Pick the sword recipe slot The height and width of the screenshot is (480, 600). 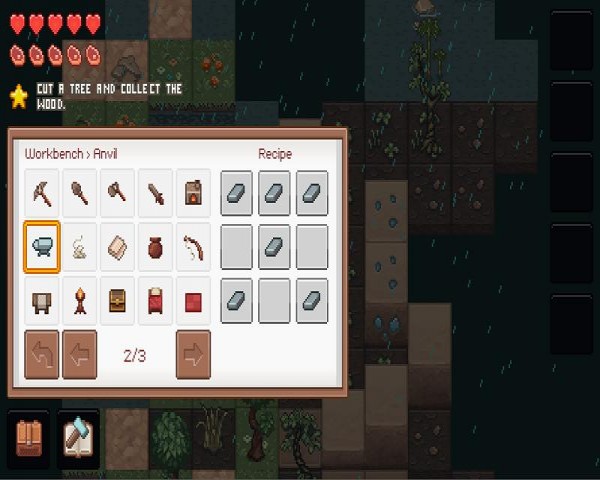(x=156, y=192)
